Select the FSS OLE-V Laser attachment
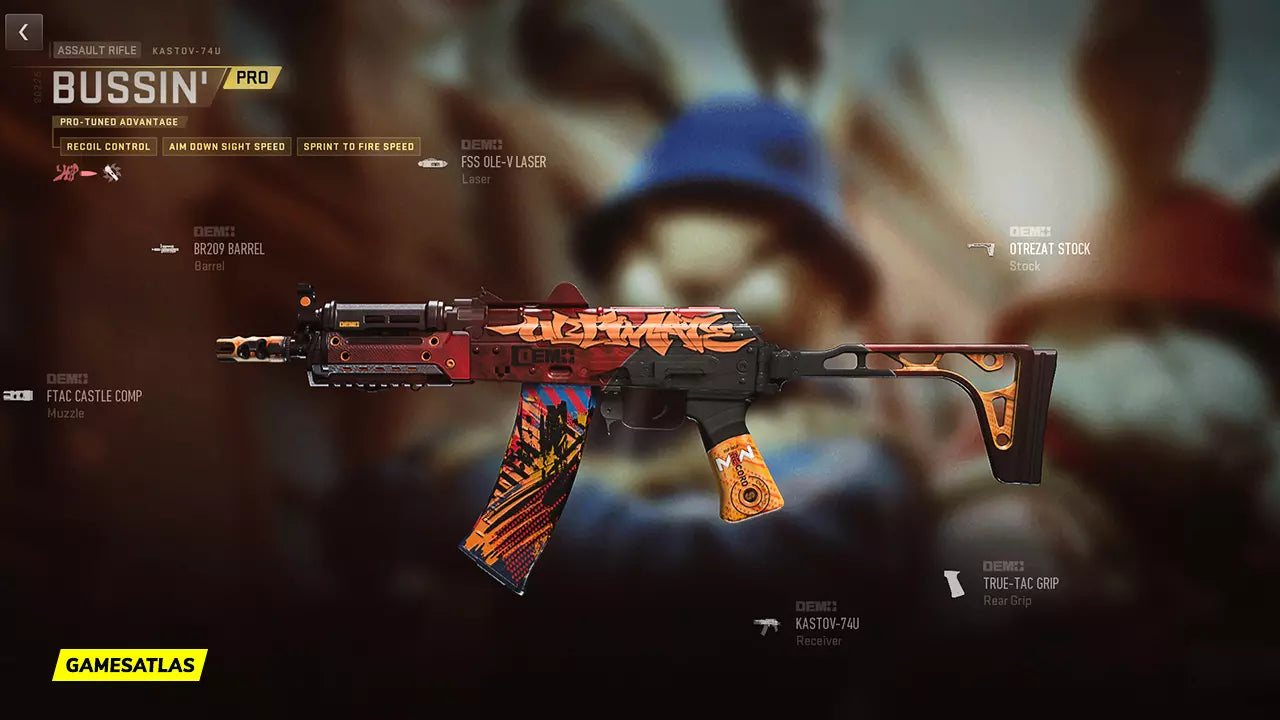Image resolution: width=1280 pixels, height=720 pixels. (x=502, y=162)
